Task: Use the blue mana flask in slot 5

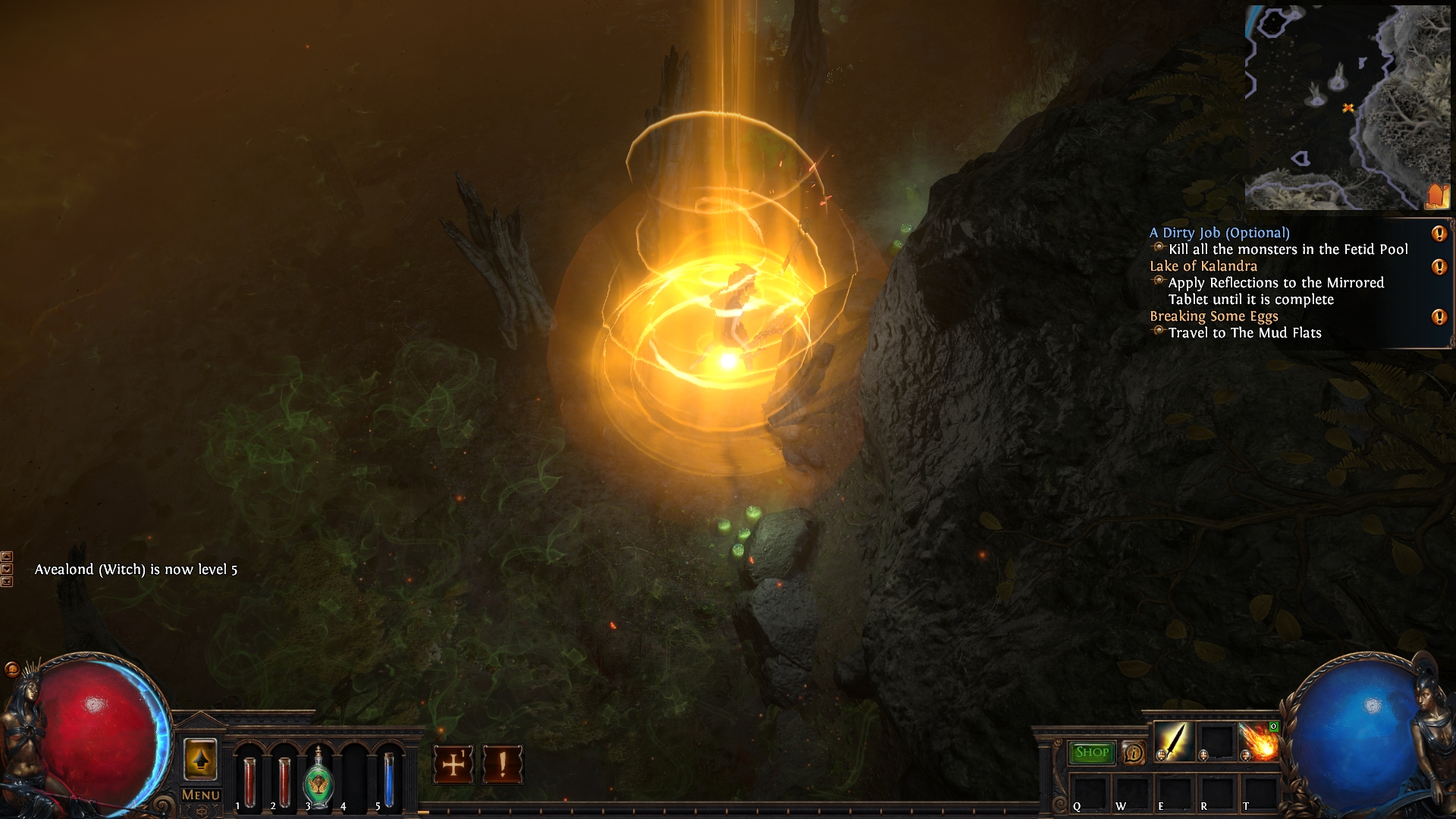Action: coord(388,779)
